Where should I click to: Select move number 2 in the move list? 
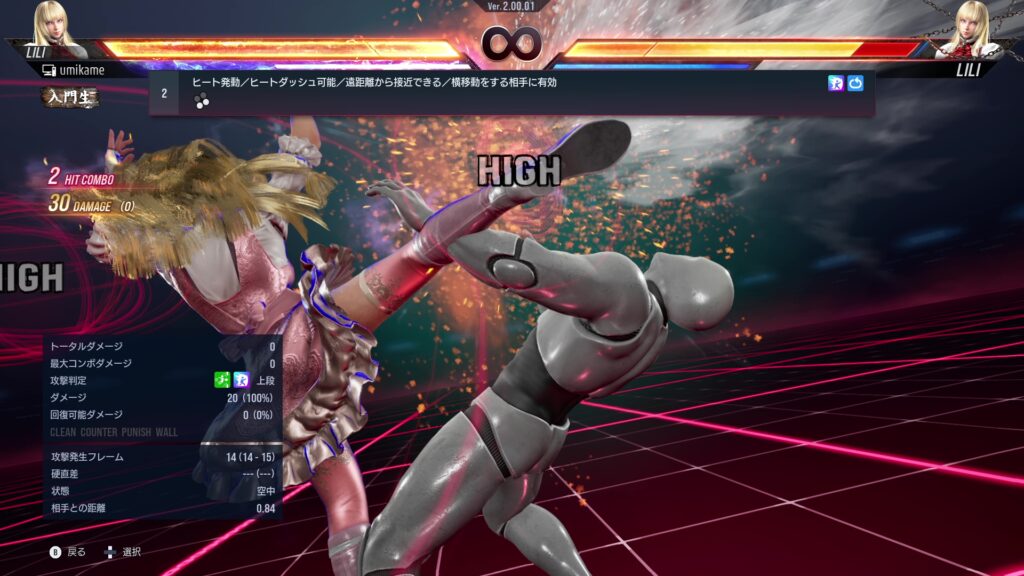click(x=164, y=93)
